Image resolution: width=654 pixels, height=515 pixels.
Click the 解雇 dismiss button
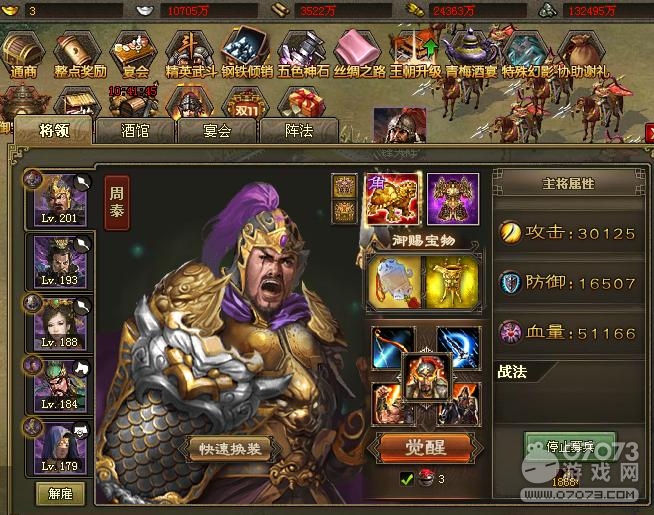pyautogui.click(x=59, y=493)
